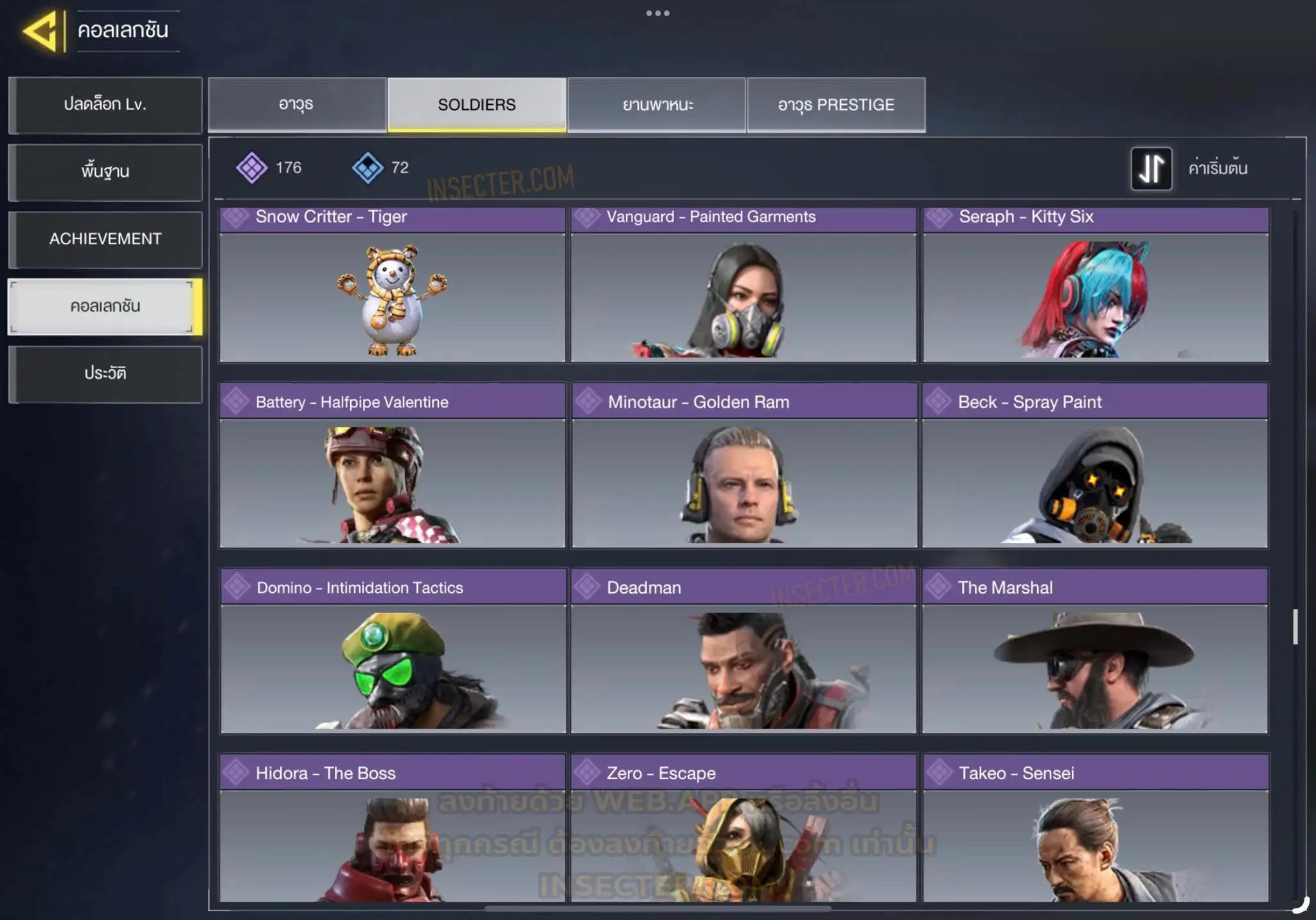Pick the Seraph - Kitty Six skin

(x=1096, y=286)
